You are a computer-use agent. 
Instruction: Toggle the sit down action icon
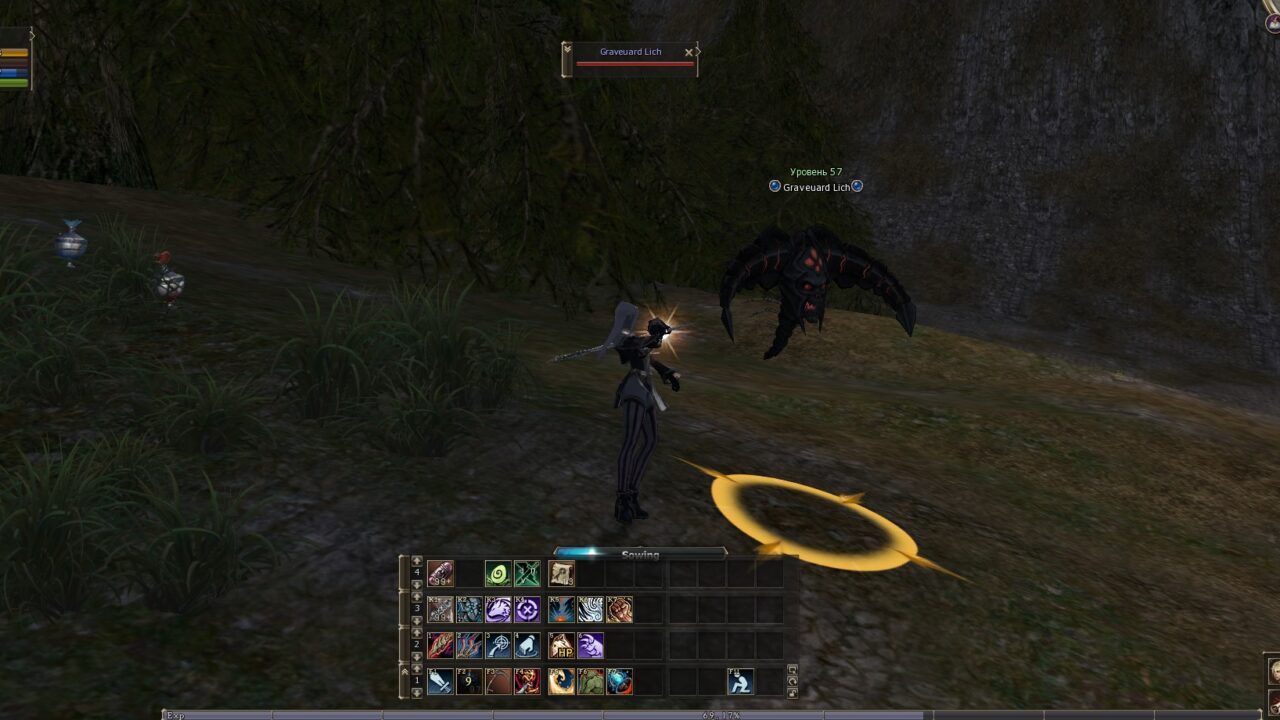click(x=740, y=682)
